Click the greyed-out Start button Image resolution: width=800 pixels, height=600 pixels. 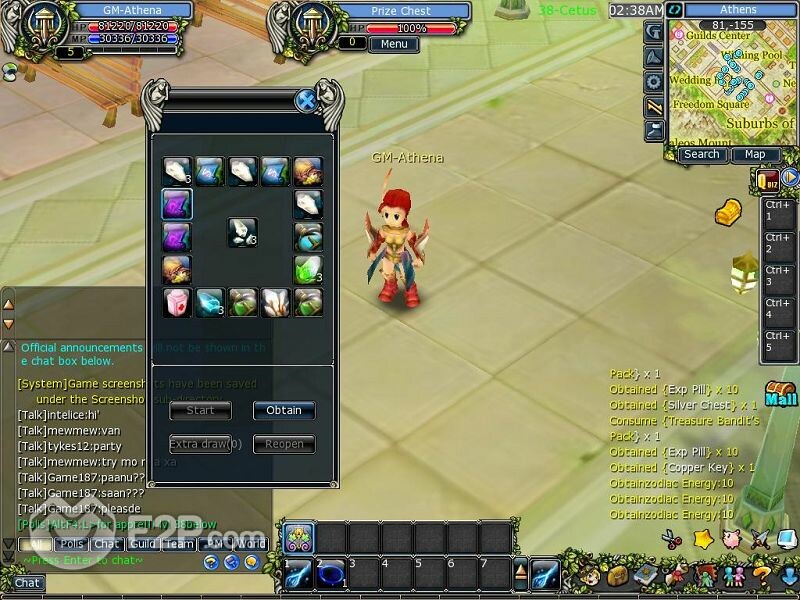point(200,410)
